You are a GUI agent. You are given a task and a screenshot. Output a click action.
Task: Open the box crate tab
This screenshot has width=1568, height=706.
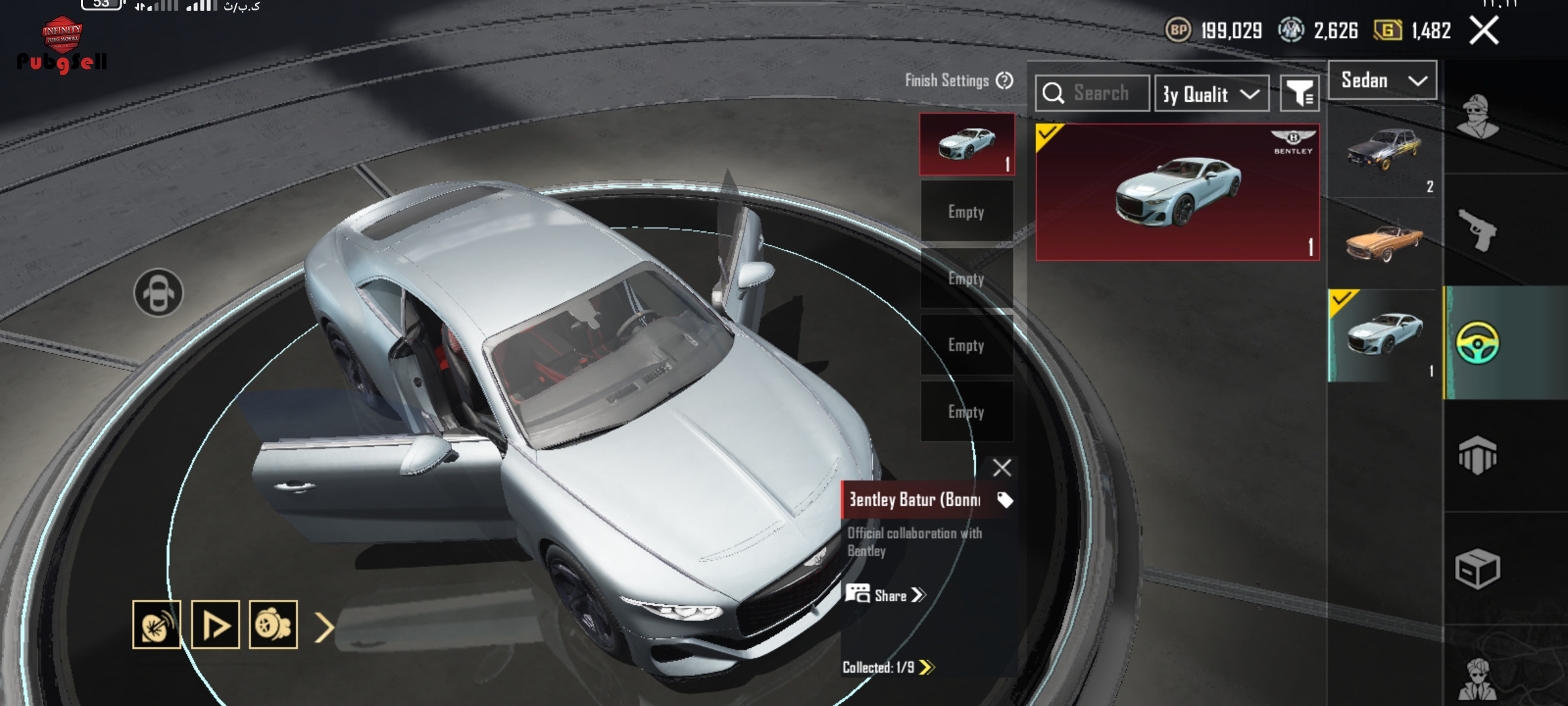(x=1477, y=568)
